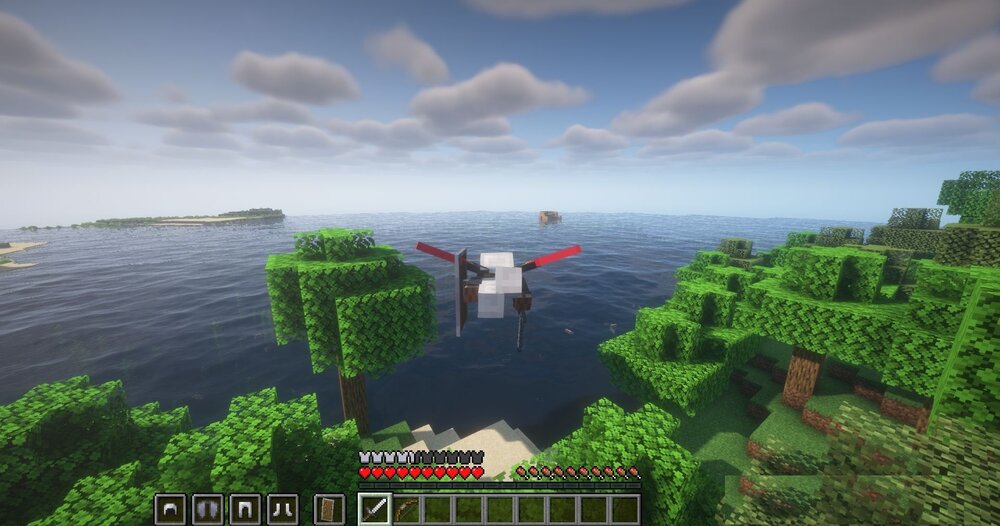This screenshot has height=526, width=1000.
Task: Select the iron sword hotbar slot
Action: [374, 509]
